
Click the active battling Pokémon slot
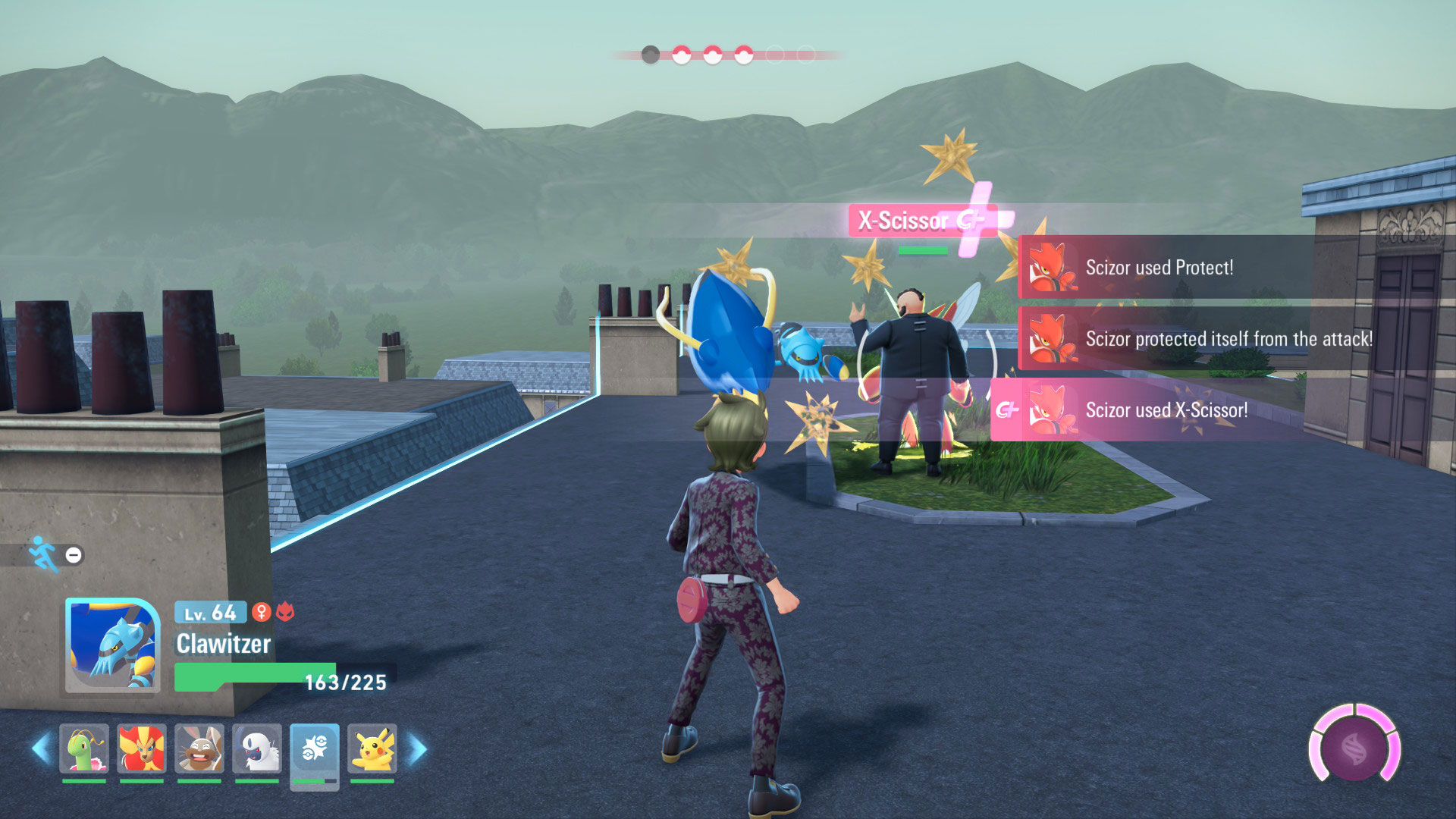pos(315,751)
